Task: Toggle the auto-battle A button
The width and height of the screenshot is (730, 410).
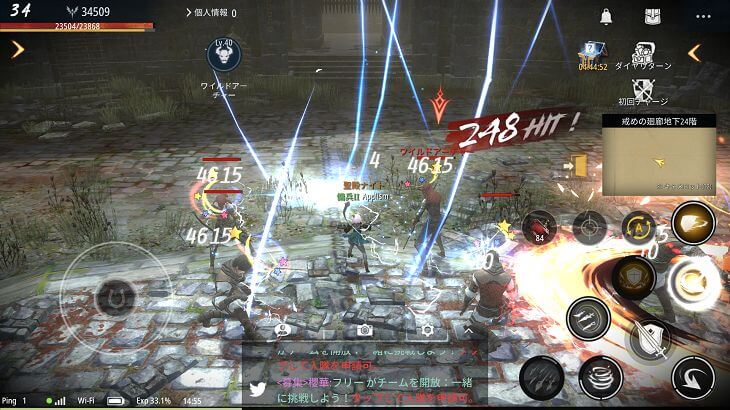Action: pyautogui.click(x=638, y=227)
